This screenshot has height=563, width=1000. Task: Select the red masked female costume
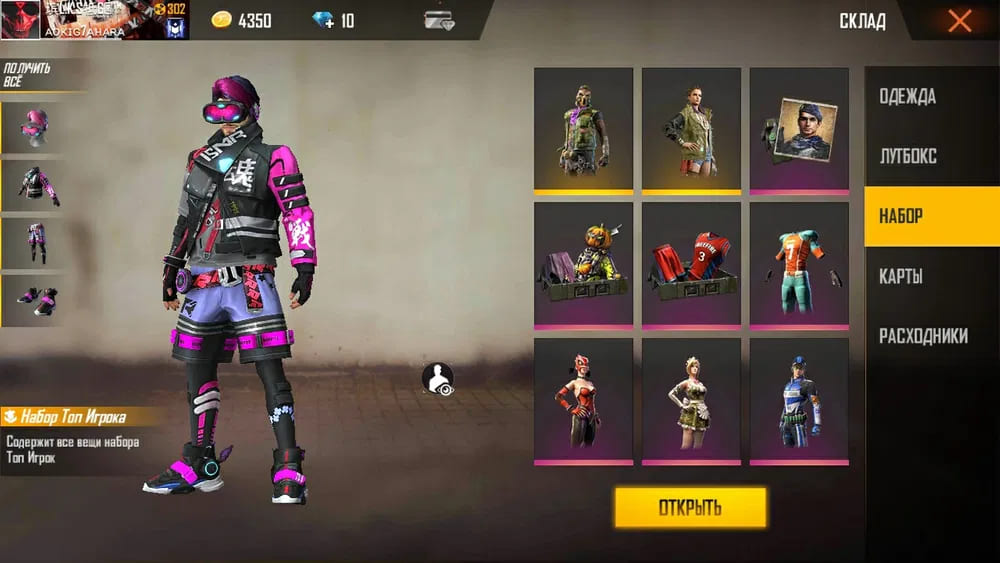[x=583, y=400]
